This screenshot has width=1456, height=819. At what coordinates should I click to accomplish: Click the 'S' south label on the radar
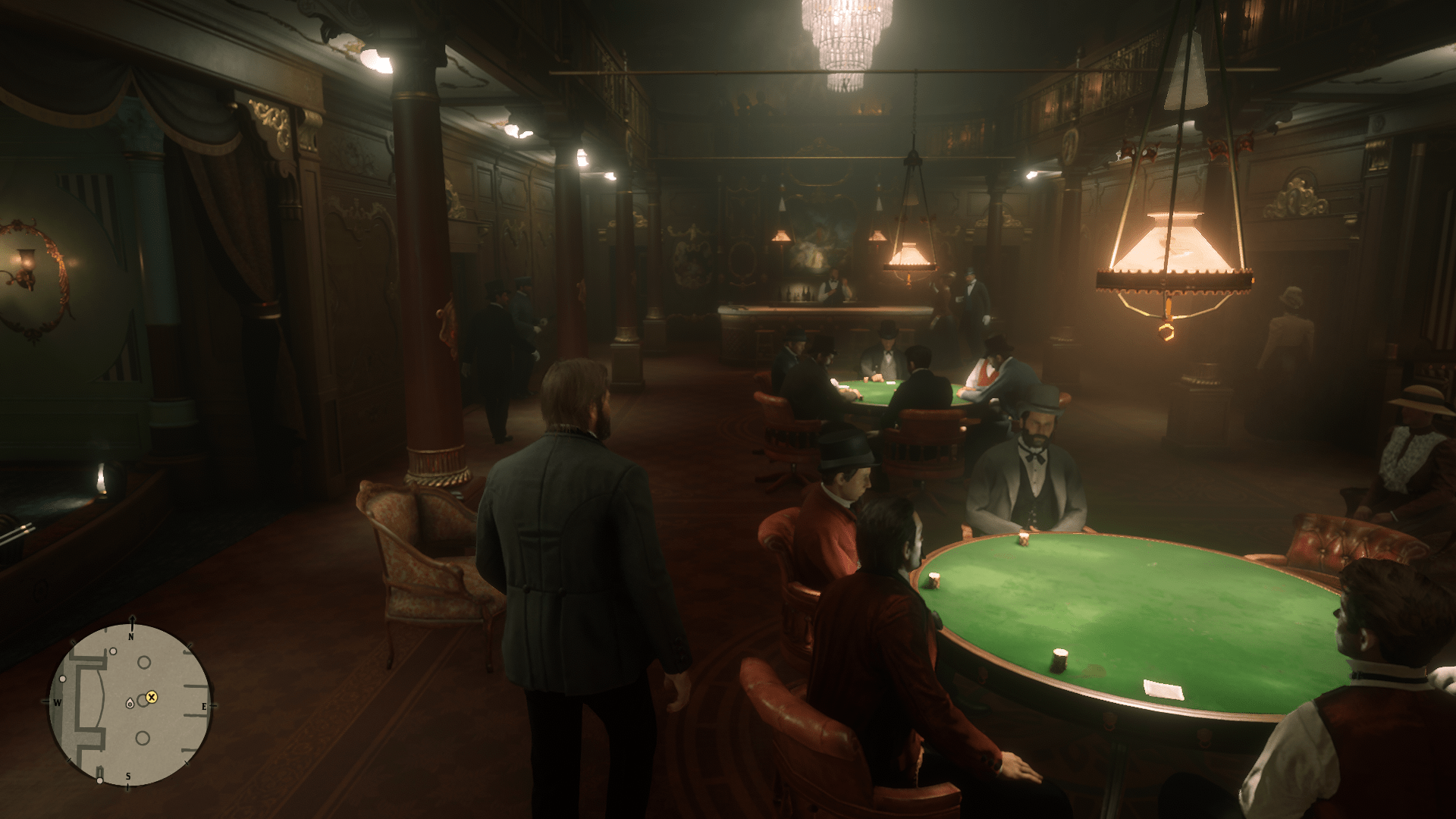(x=128, y=776)
